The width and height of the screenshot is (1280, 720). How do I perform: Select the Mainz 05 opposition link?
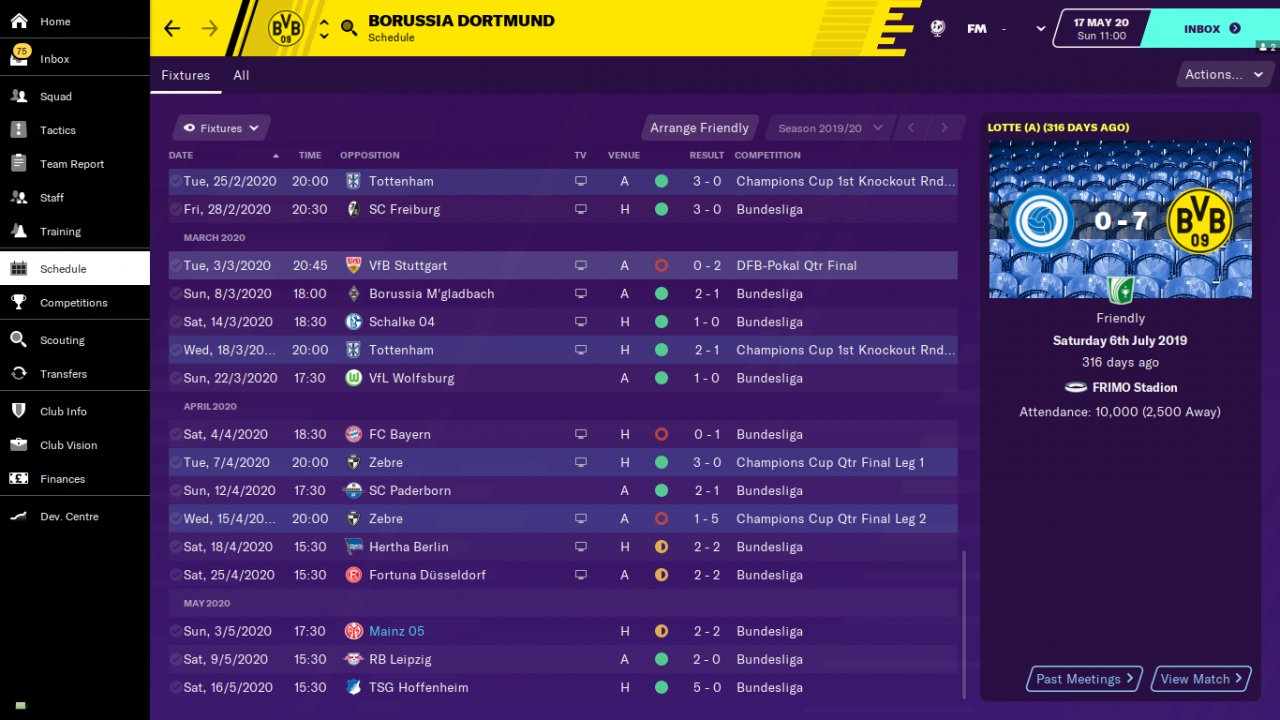coord(396,632)
